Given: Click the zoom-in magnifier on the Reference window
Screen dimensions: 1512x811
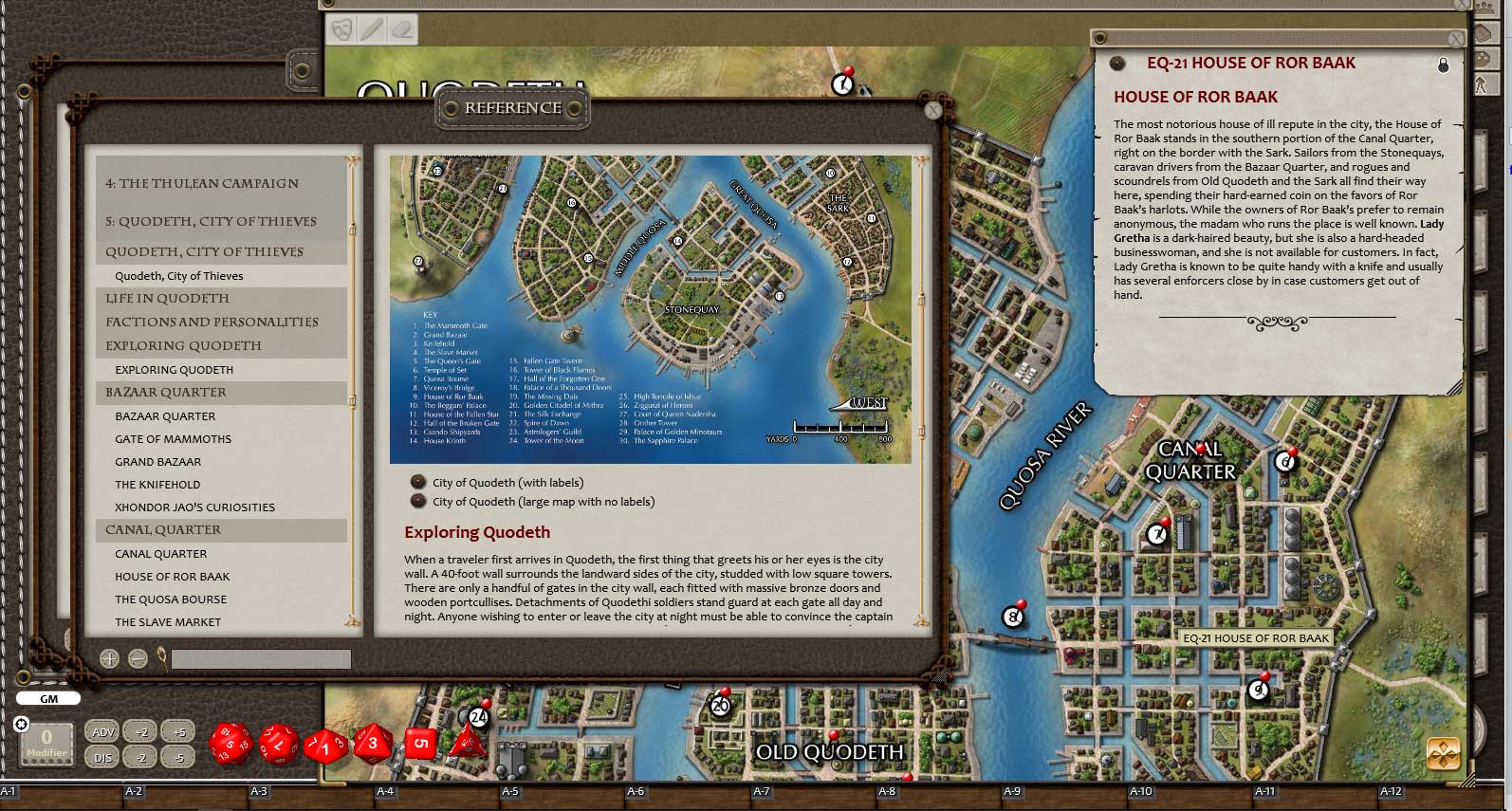Looking at the screenshot, I should 110,656.
